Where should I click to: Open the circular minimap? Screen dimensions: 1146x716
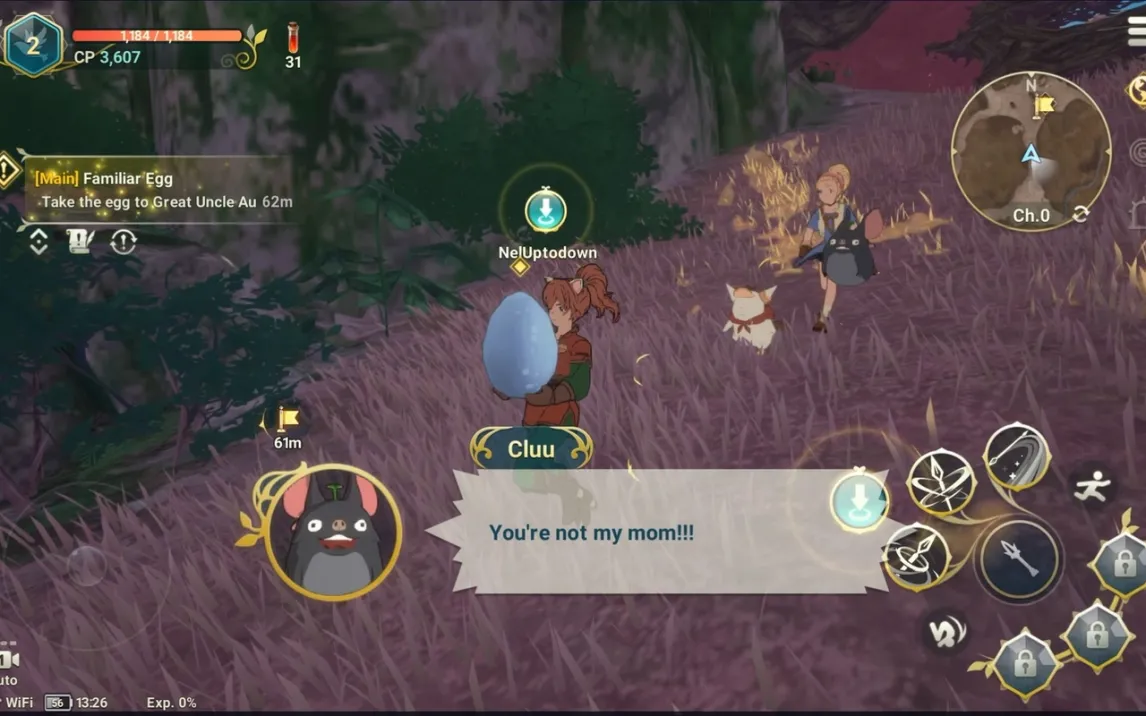tap(1030, 151)
